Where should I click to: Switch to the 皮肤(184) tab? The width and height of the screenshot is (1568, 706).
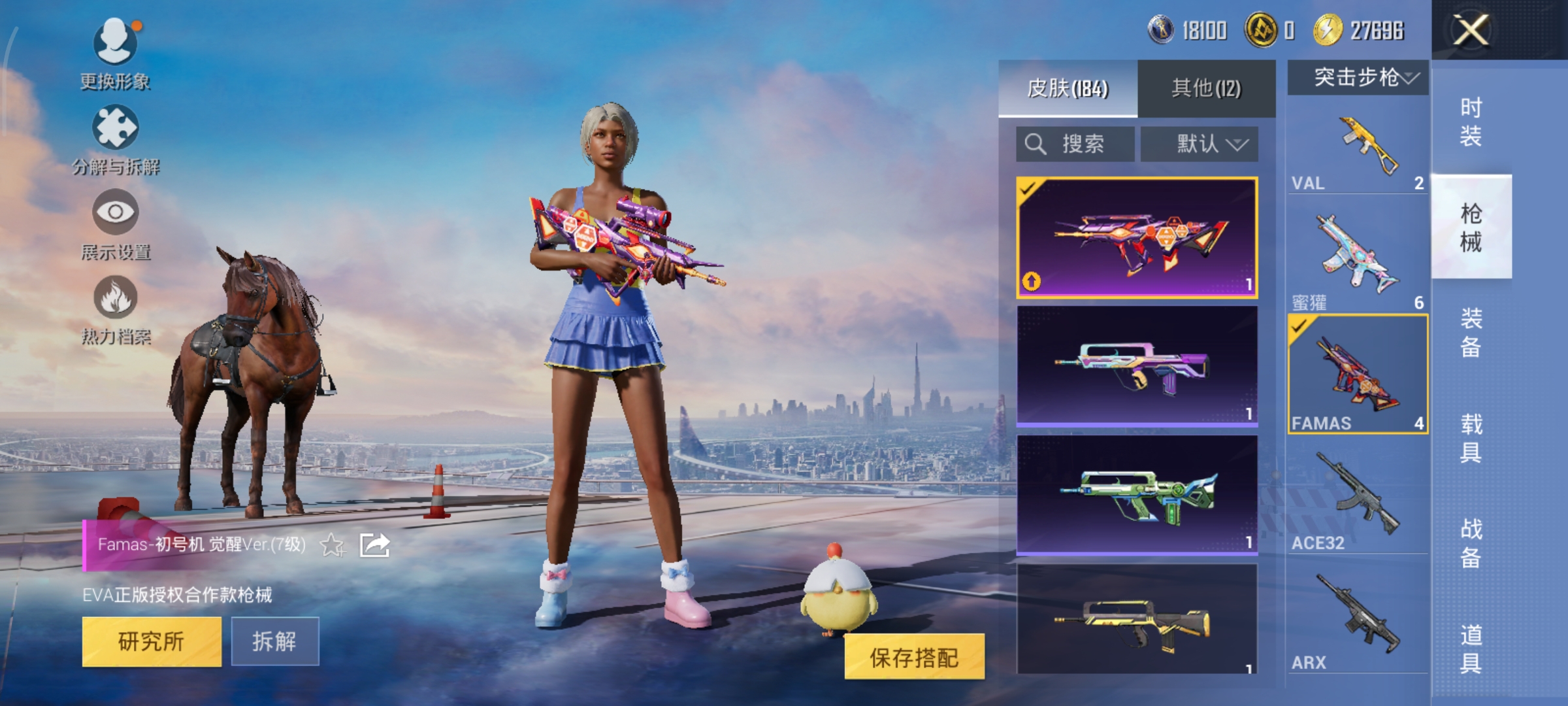pyautogui.click(x=1068, y=89)
